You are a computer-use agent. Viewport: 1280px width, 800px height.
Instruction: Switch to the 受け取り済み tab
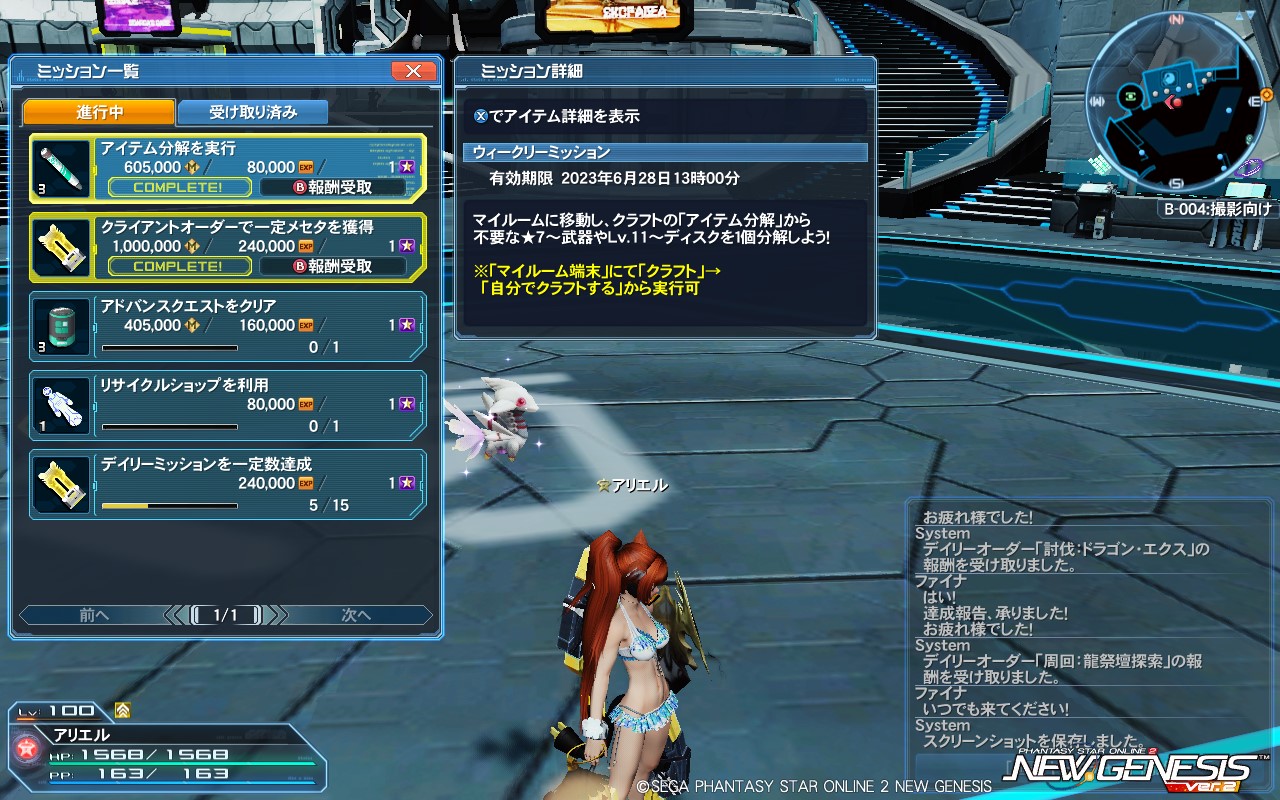(251, 112)
